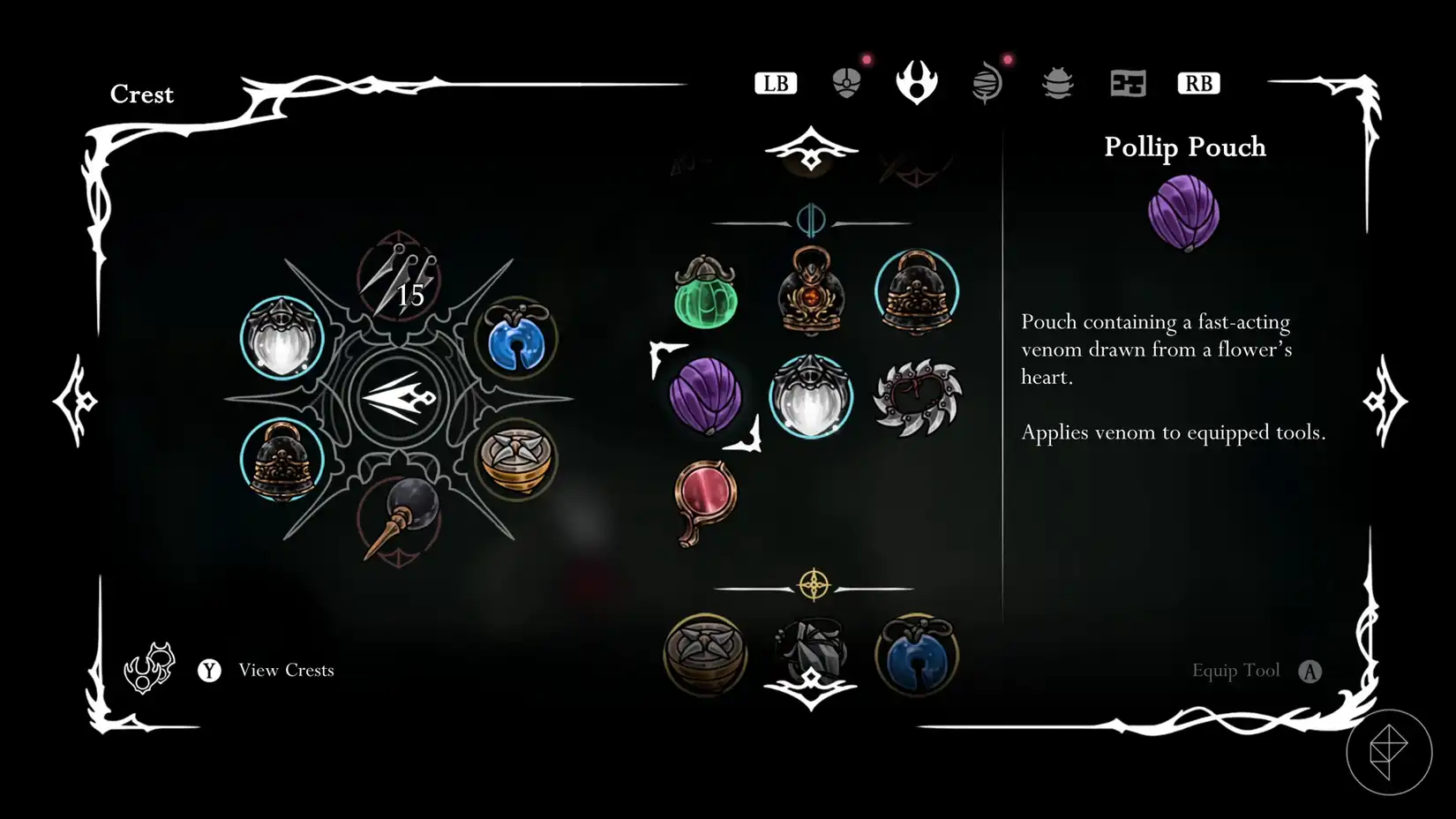Switch to the beetle-shaped tools tab

[x=1057, y=82]
